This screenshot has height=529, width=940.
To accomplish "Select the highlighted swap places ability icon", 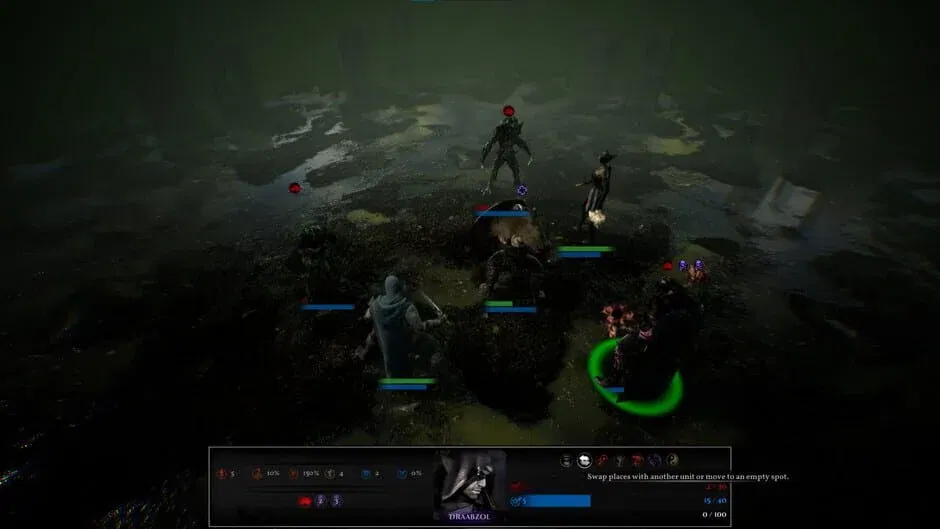I will [584, 460].
